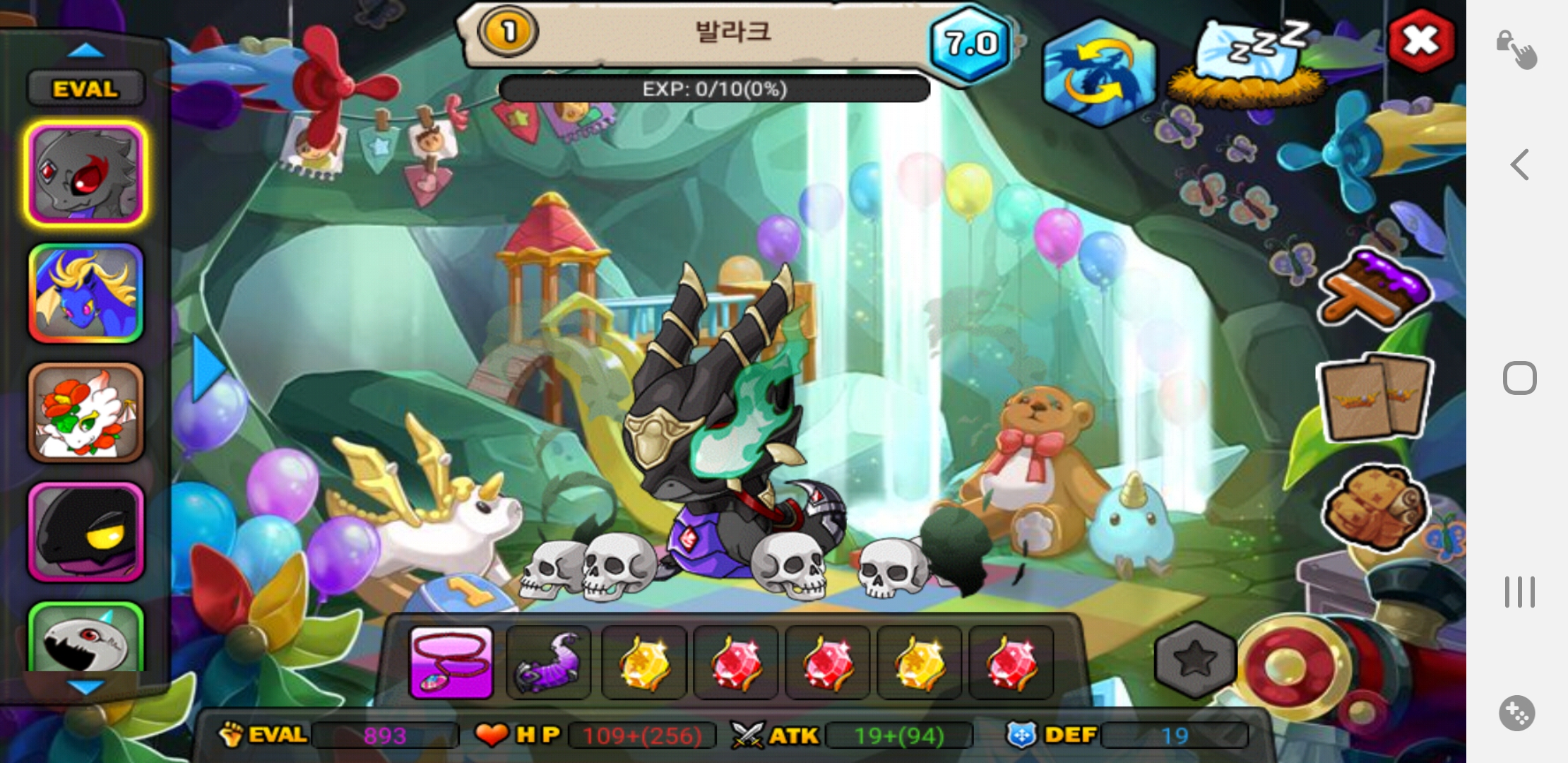The image size is (1568, 763).
Task: Tap the Android home navigation button
Action: [1520, 378]
